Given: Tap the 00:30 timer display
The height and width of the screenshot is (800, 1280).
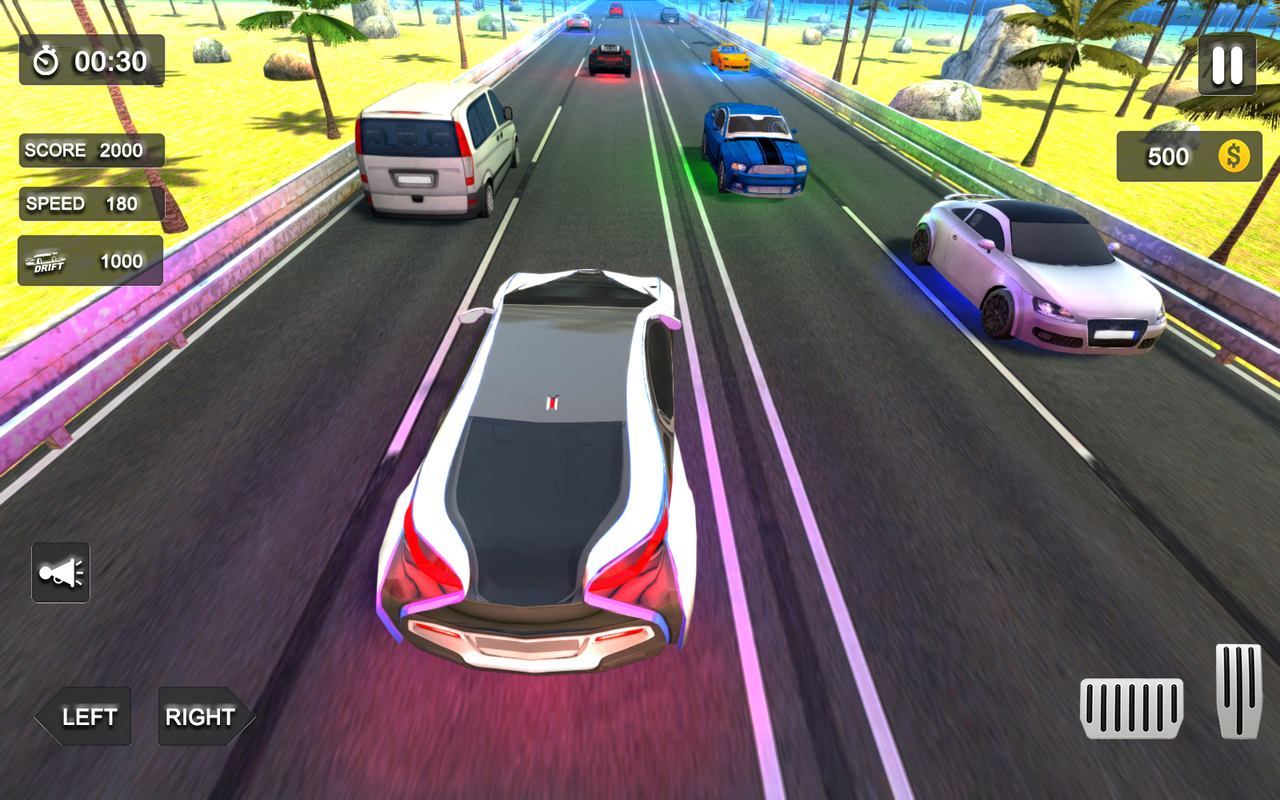Looking at the screenshot, I should click(x=103, y=60).
